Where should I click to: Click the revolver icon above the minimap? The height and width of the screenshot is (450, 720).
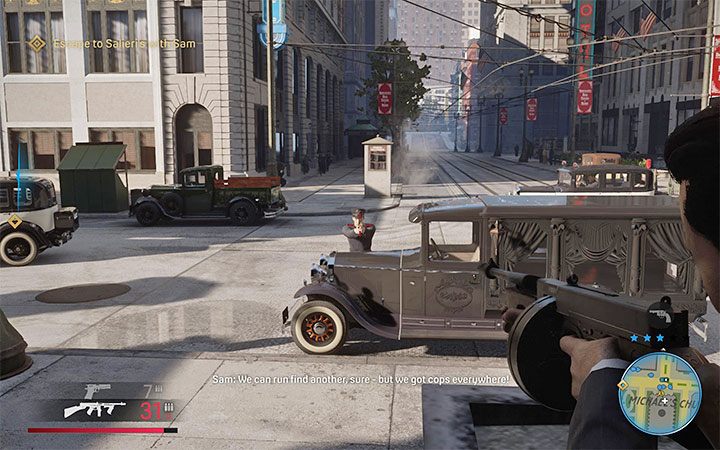click(x=660, y=313)
